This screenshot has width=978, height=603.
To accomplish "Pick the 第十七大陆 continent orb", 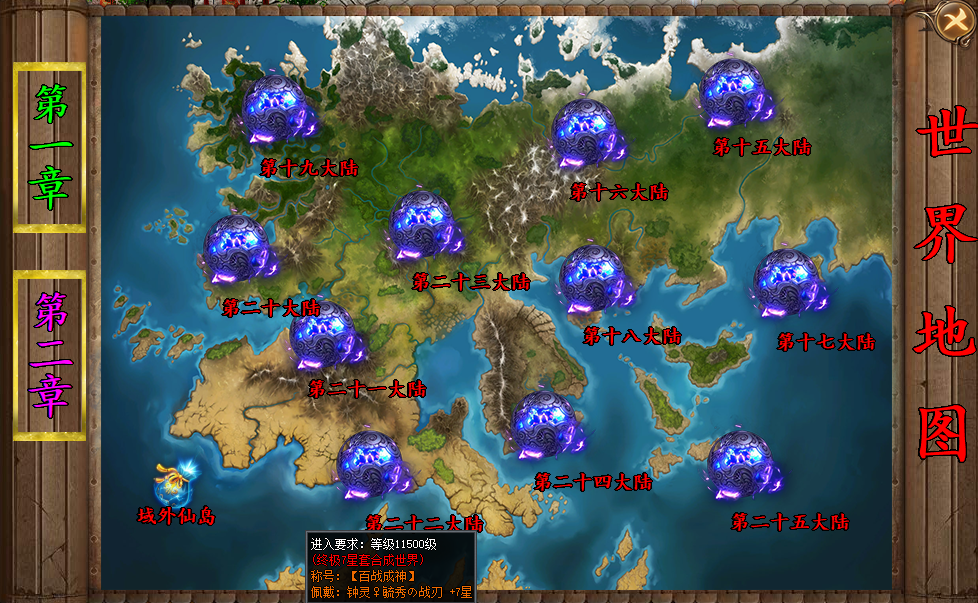I will [788, 283].
